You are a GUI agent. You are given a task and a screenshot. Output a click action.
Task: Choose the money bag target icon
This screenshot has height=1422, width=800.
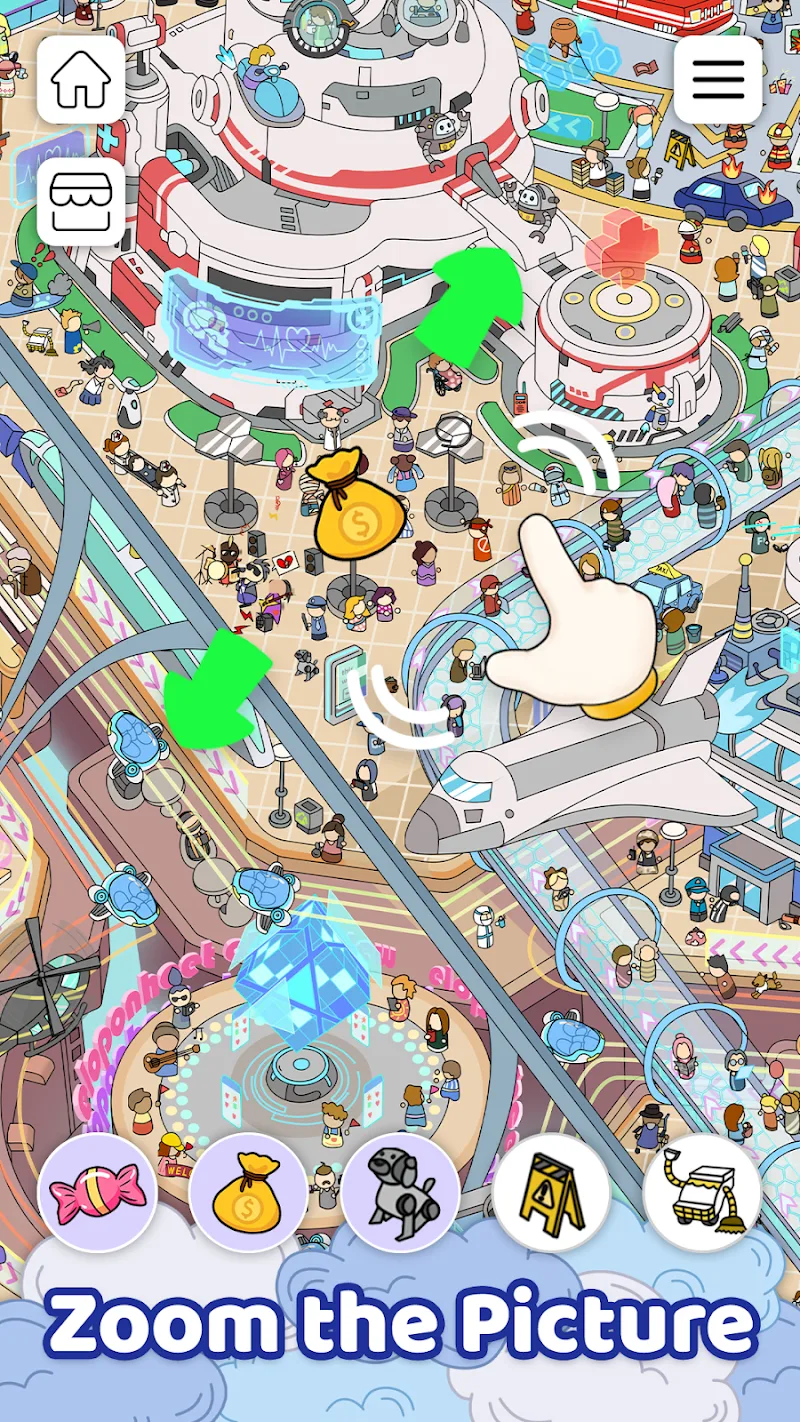248,1192
